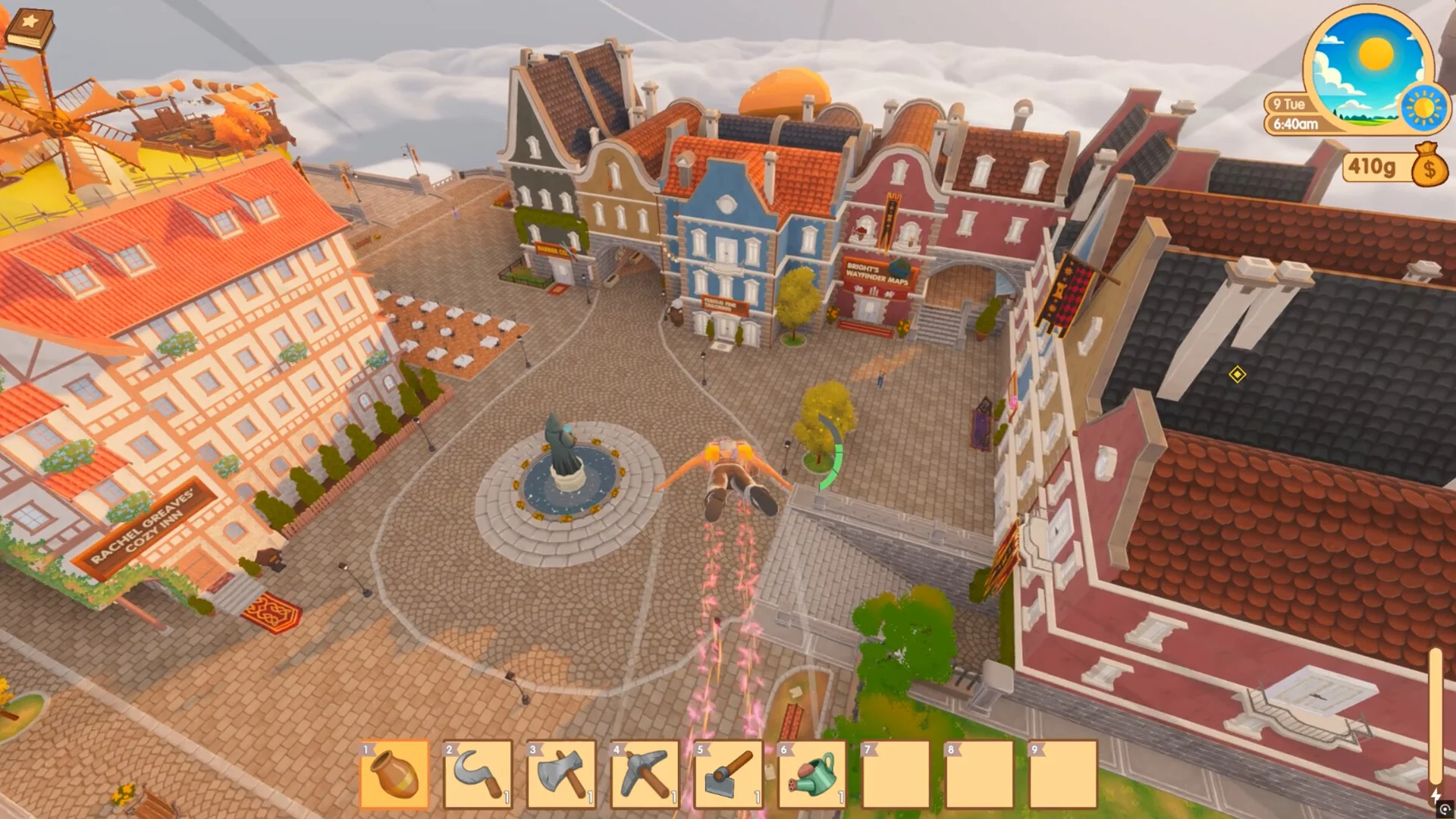Viewport: 1456px width, 819px height.
Task: Pick the watering can slot
Action: pyautogui.click(x=812, y=774)
